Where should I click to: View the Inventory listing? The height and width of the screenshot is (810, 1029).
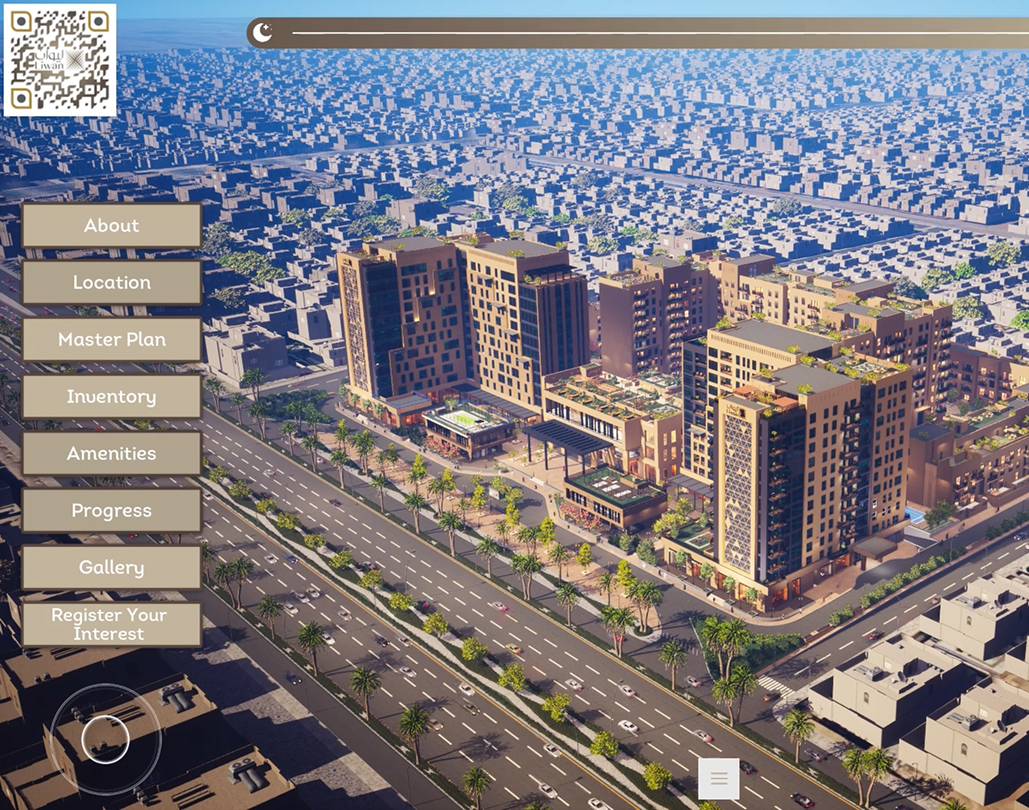112,397
